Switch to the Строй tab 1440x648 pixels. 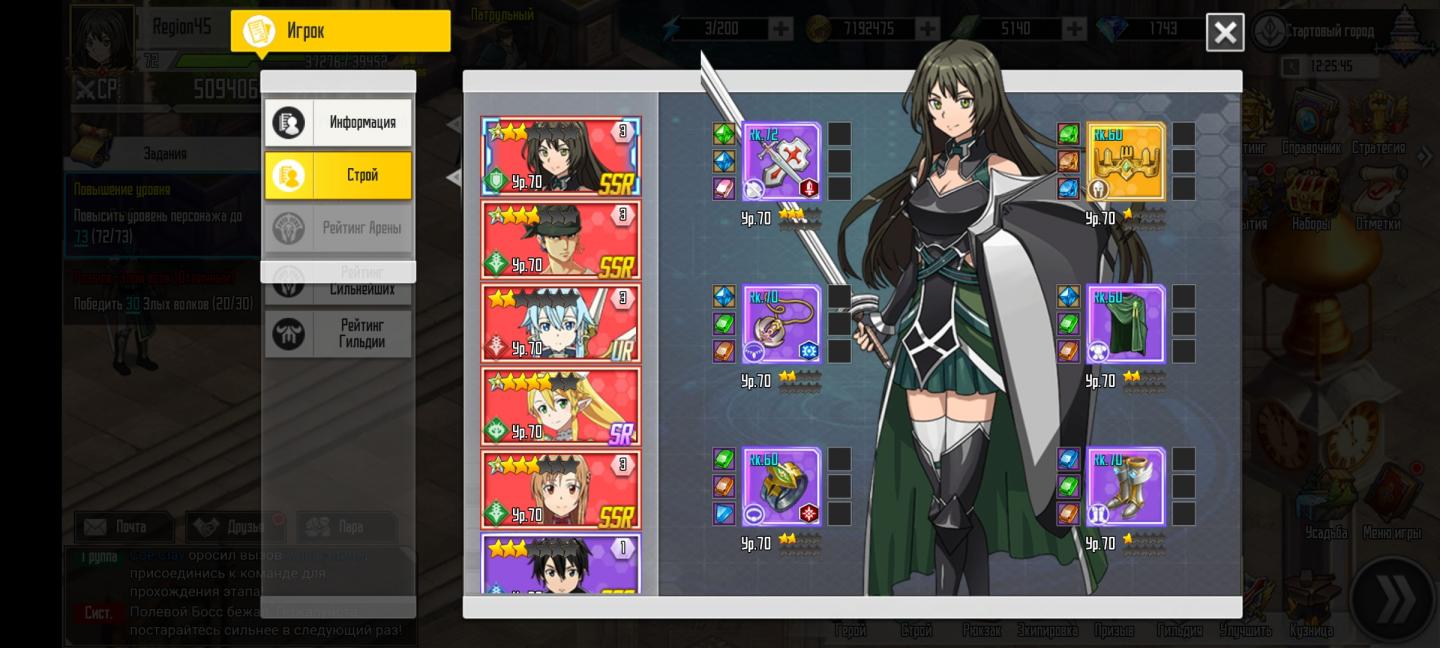338,175
